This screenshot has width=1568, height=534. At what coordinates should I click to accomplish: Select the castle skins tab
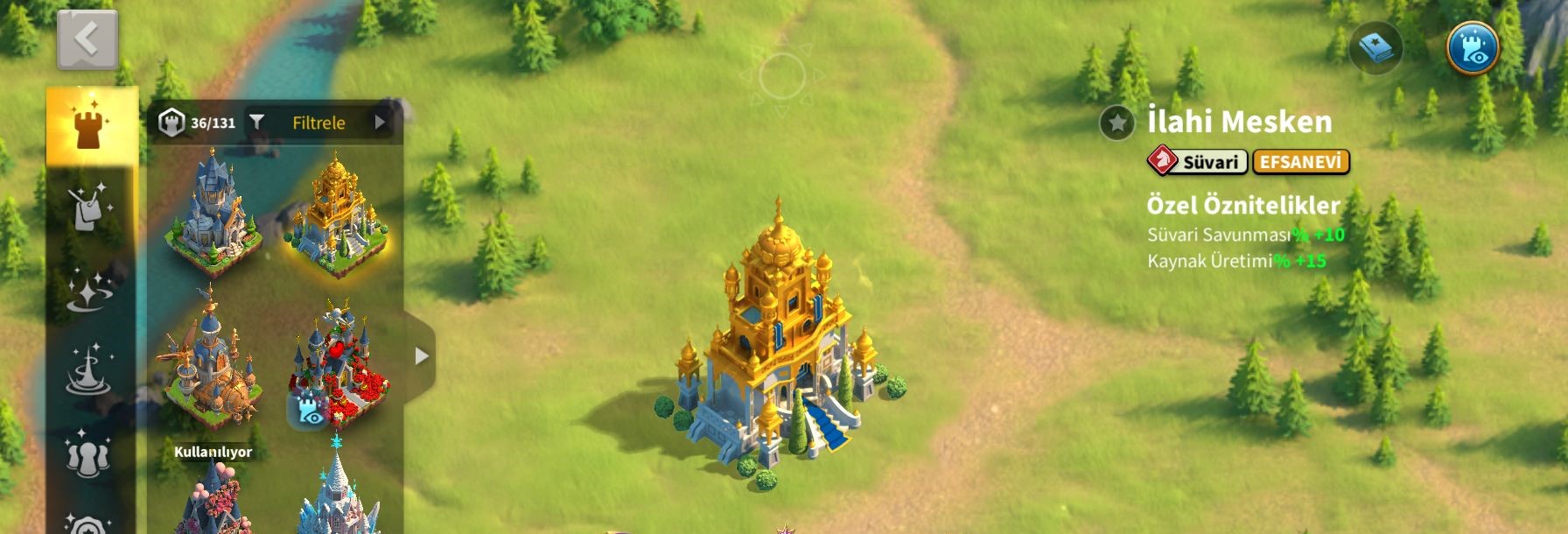90,127
